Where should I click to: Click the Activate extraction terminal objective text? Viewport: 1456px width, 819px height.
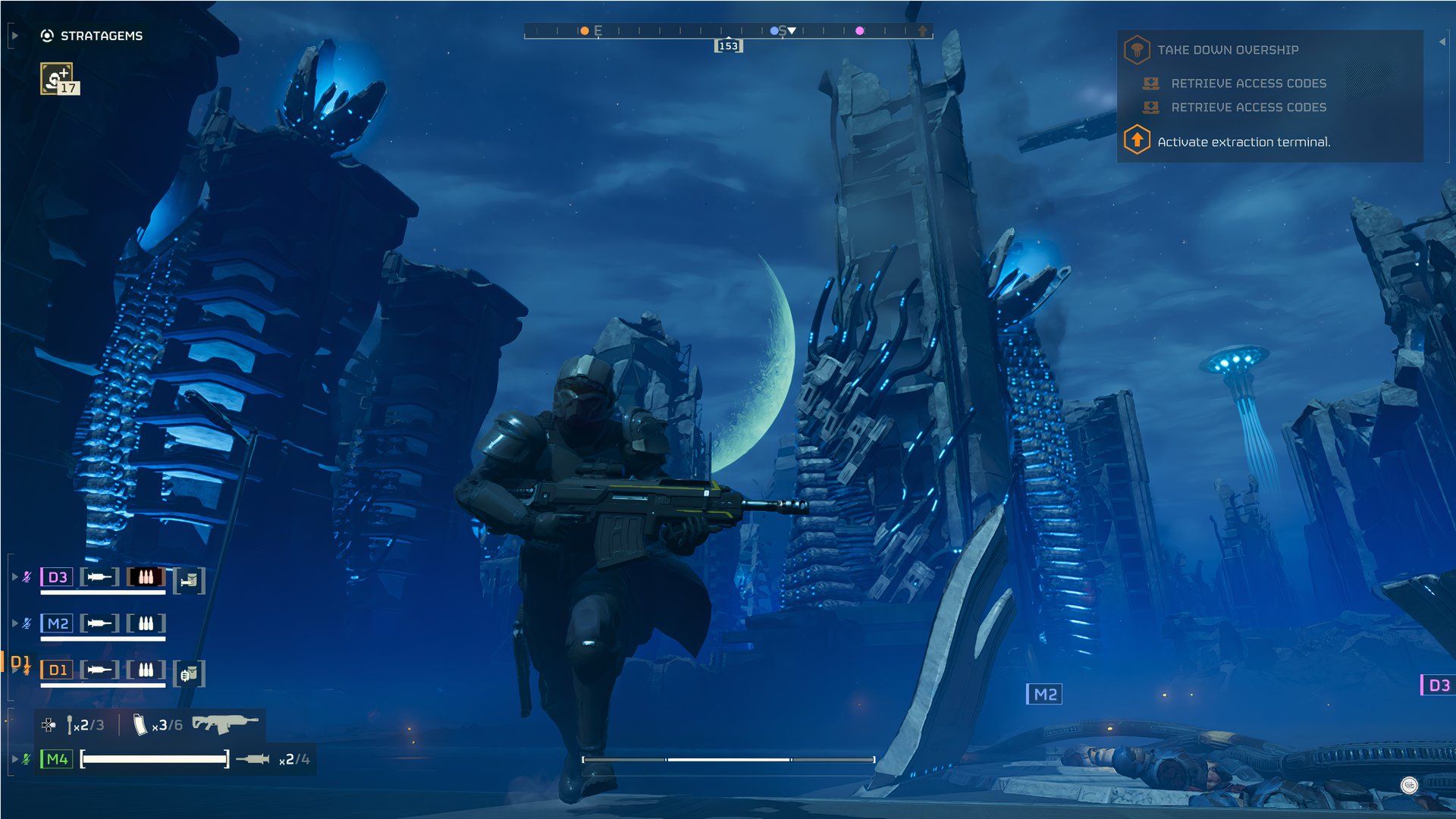(1244, 142)
